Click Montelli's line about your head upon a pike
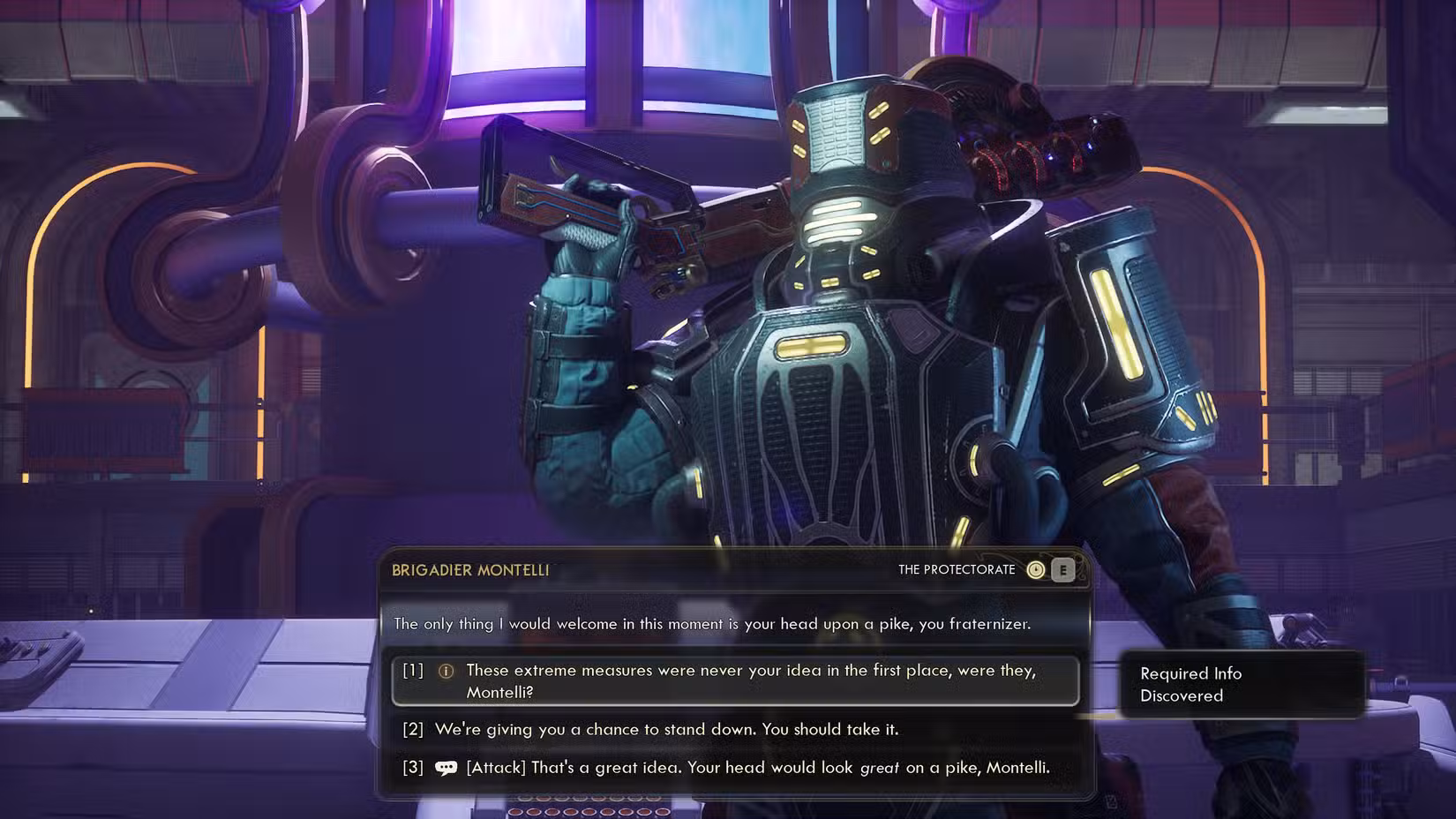 712,624
